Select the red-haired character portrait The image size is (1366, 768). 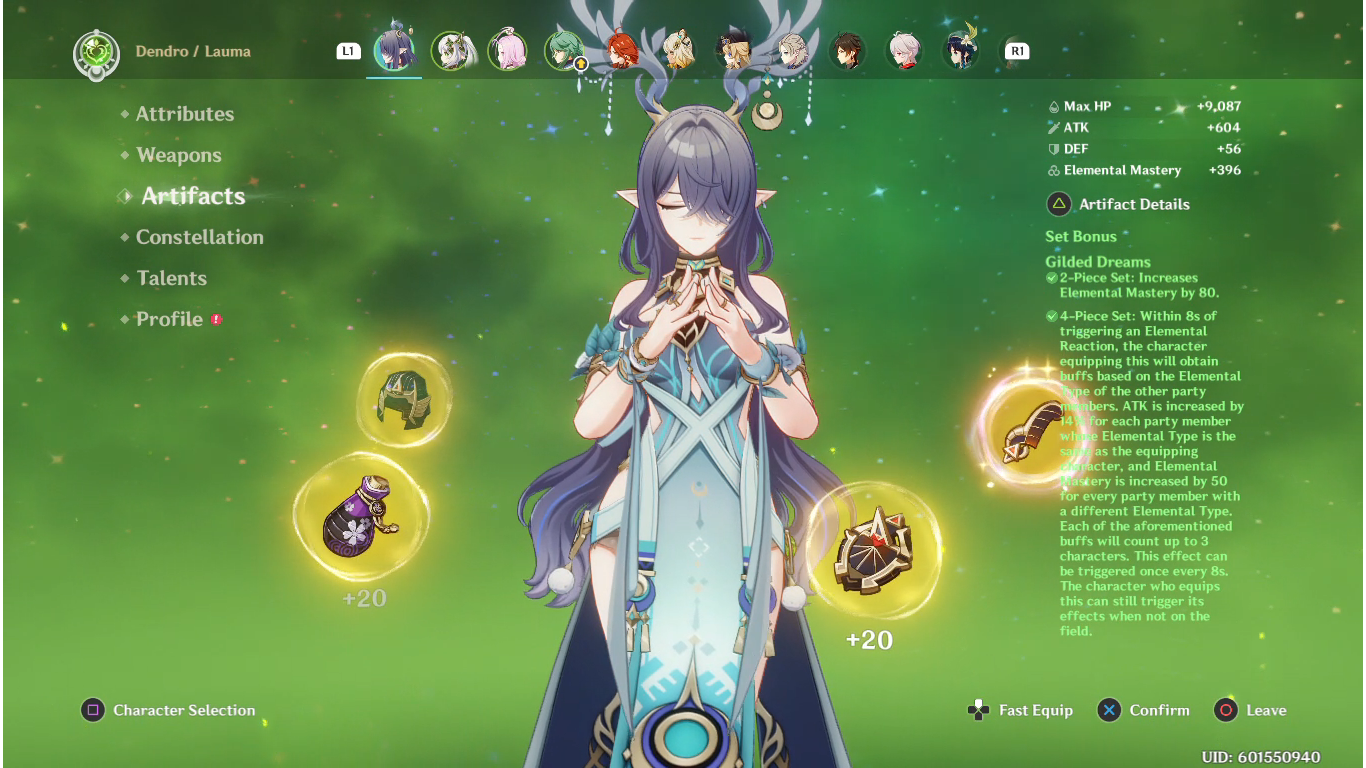tap(621, 51)
